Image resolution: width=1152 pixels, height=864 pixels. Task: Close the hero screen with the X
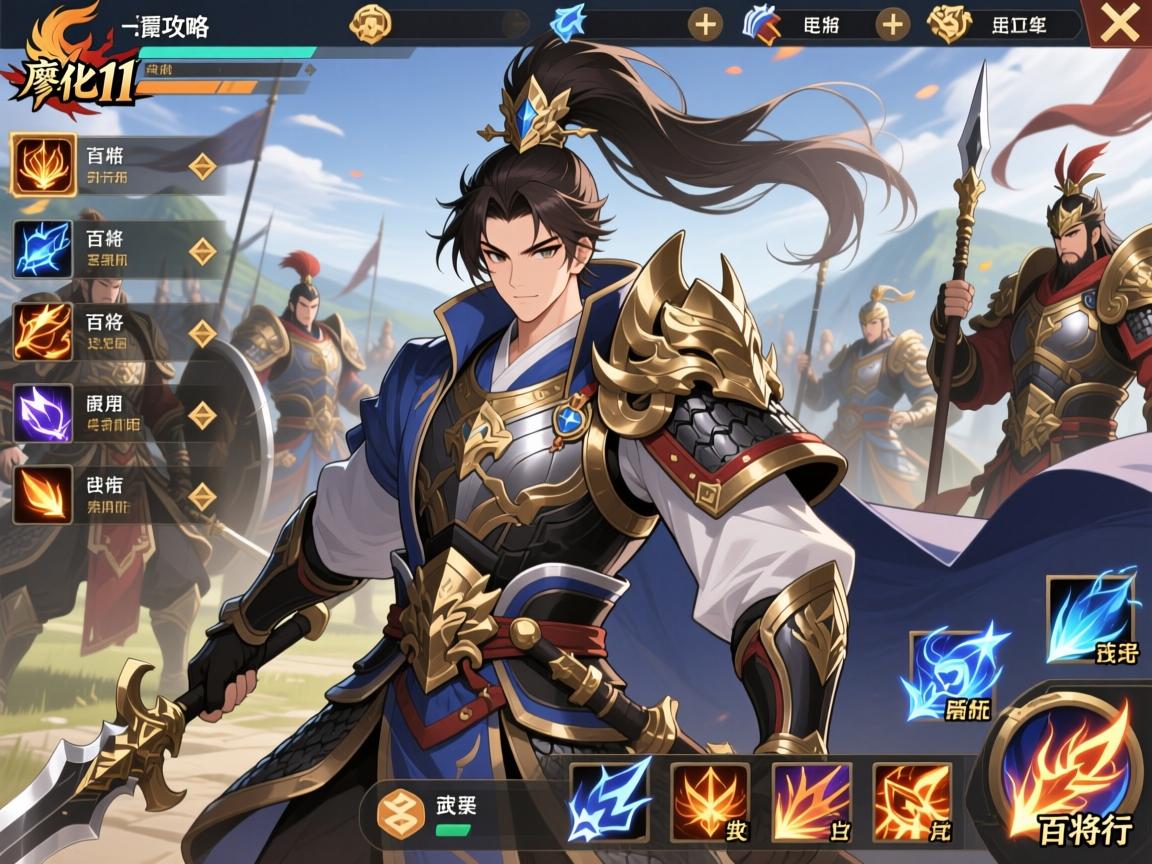pyautogui.click(x=1119, y=24)
